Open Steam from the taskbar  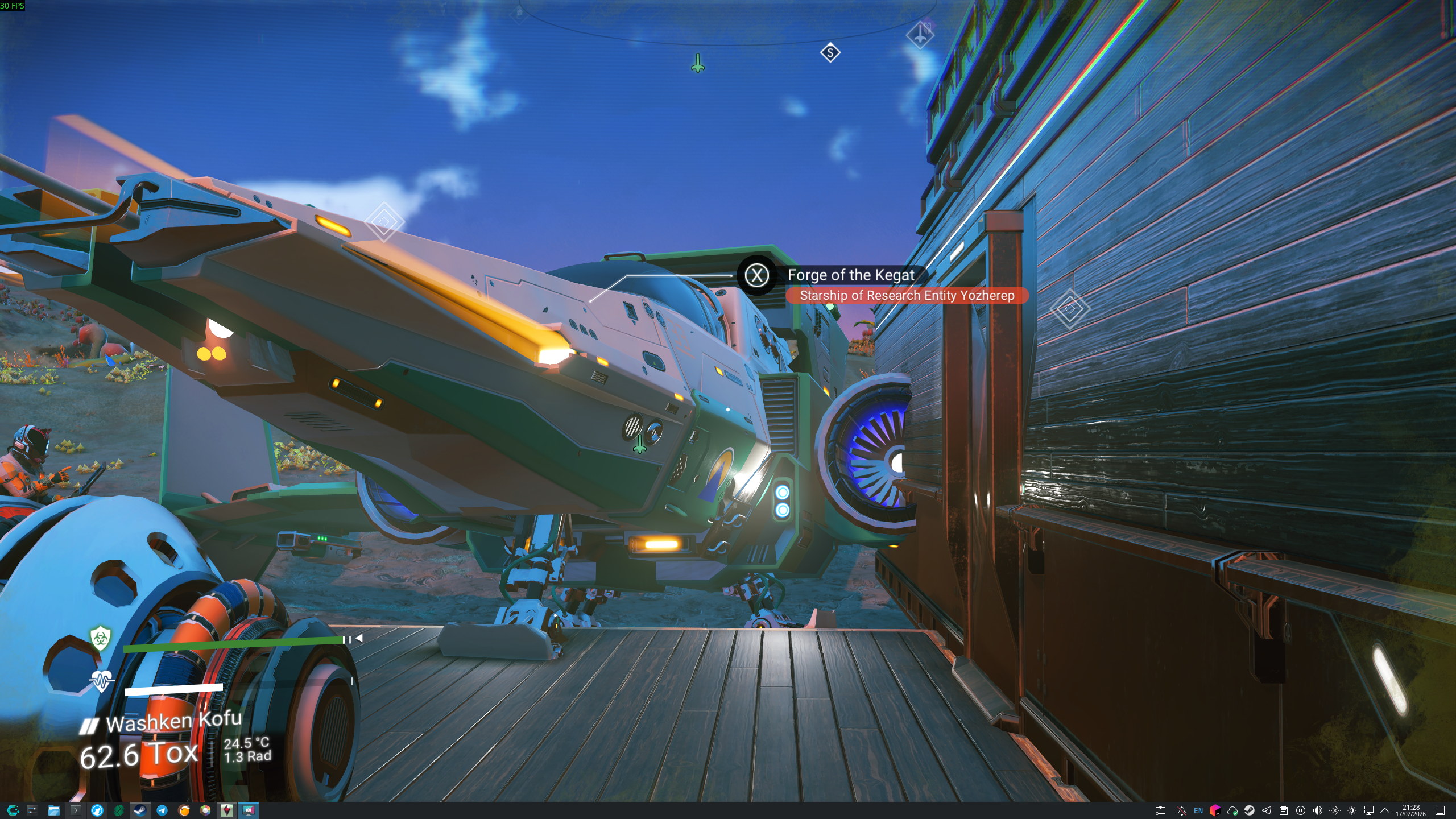coord(140,810)
